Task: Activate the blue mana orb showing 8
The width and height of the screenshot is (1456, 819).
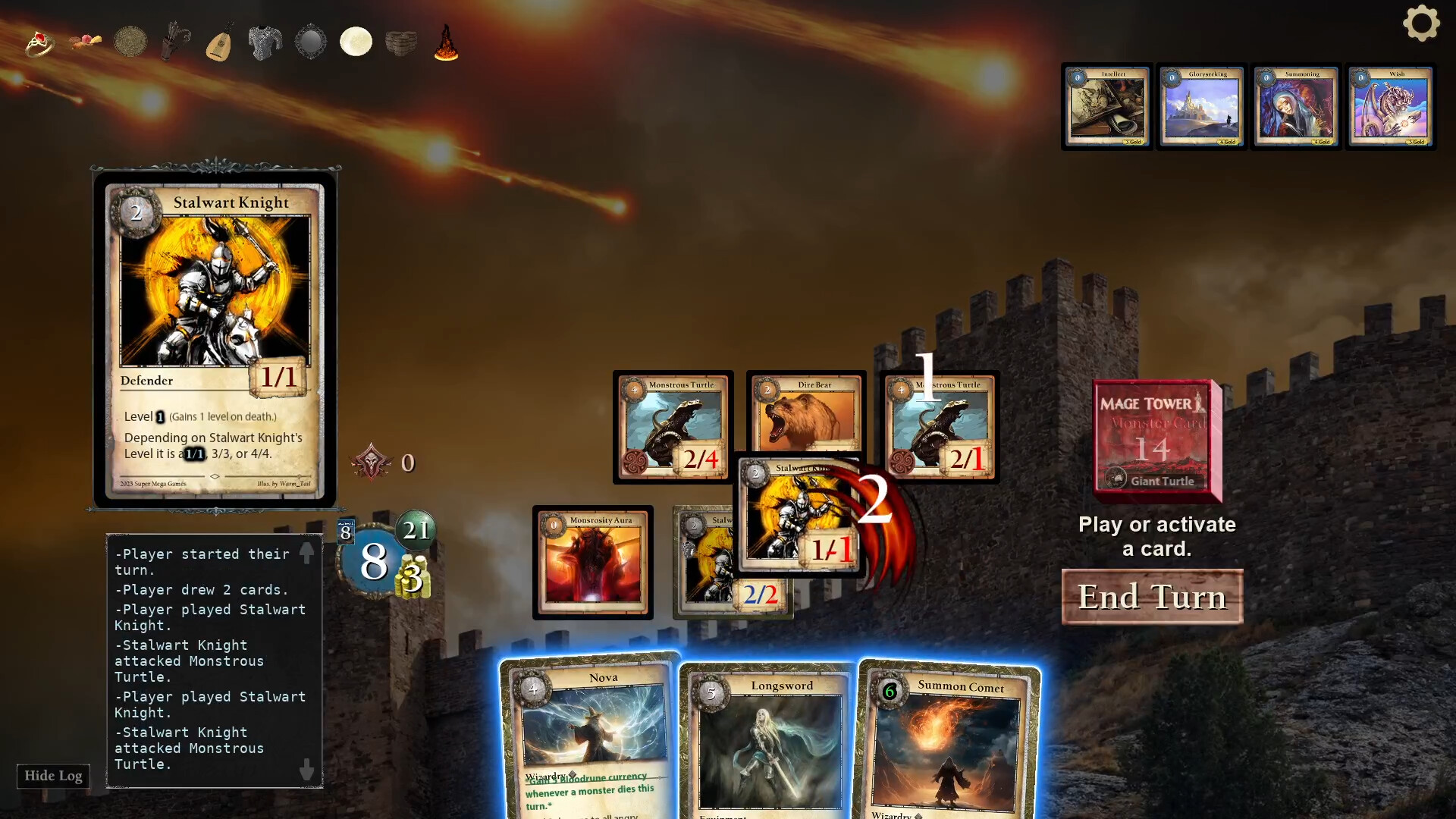Action: click(x=374, y=561)
